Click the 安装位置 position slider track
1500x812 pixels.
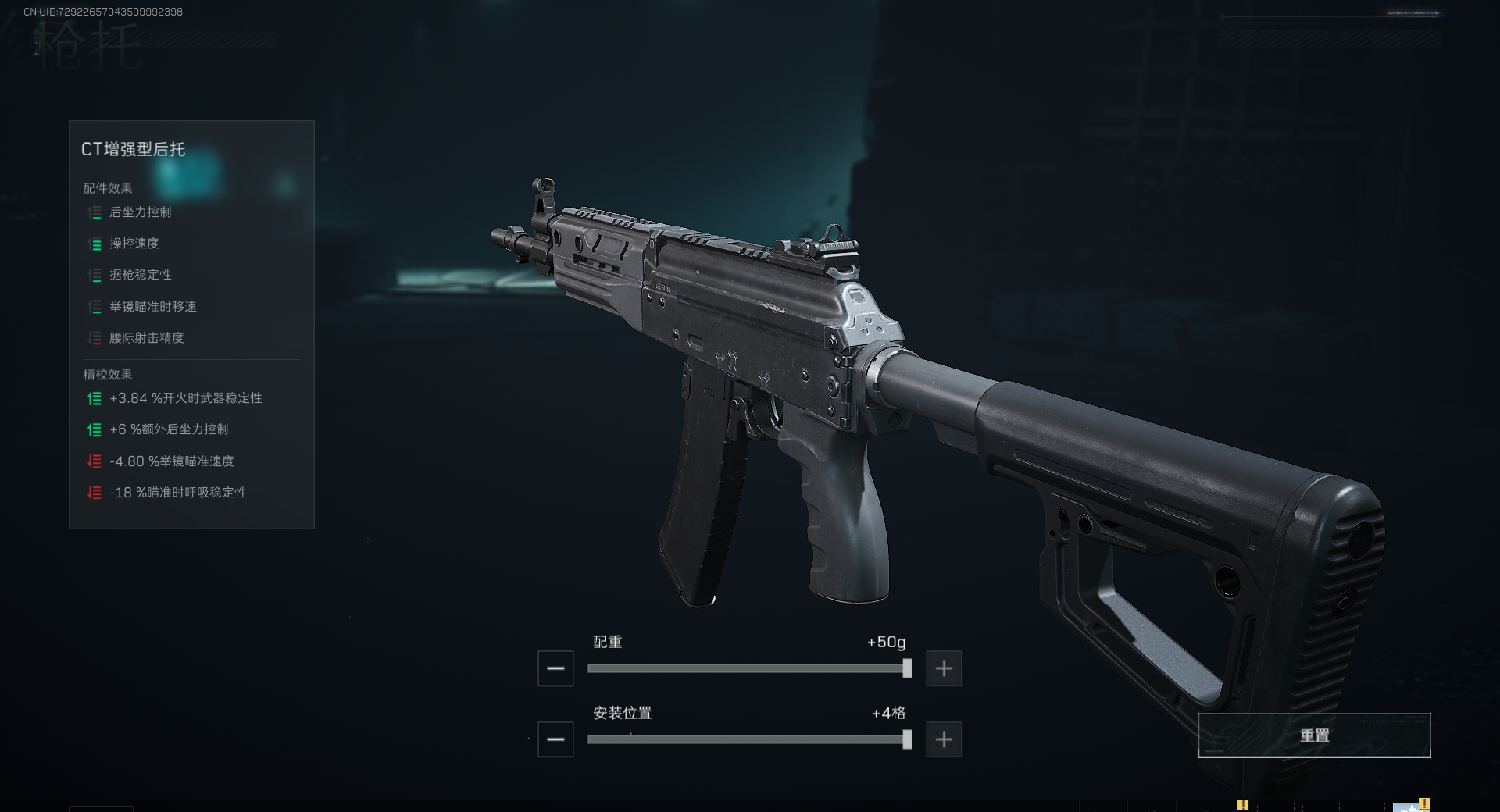[x=746, y=739]
